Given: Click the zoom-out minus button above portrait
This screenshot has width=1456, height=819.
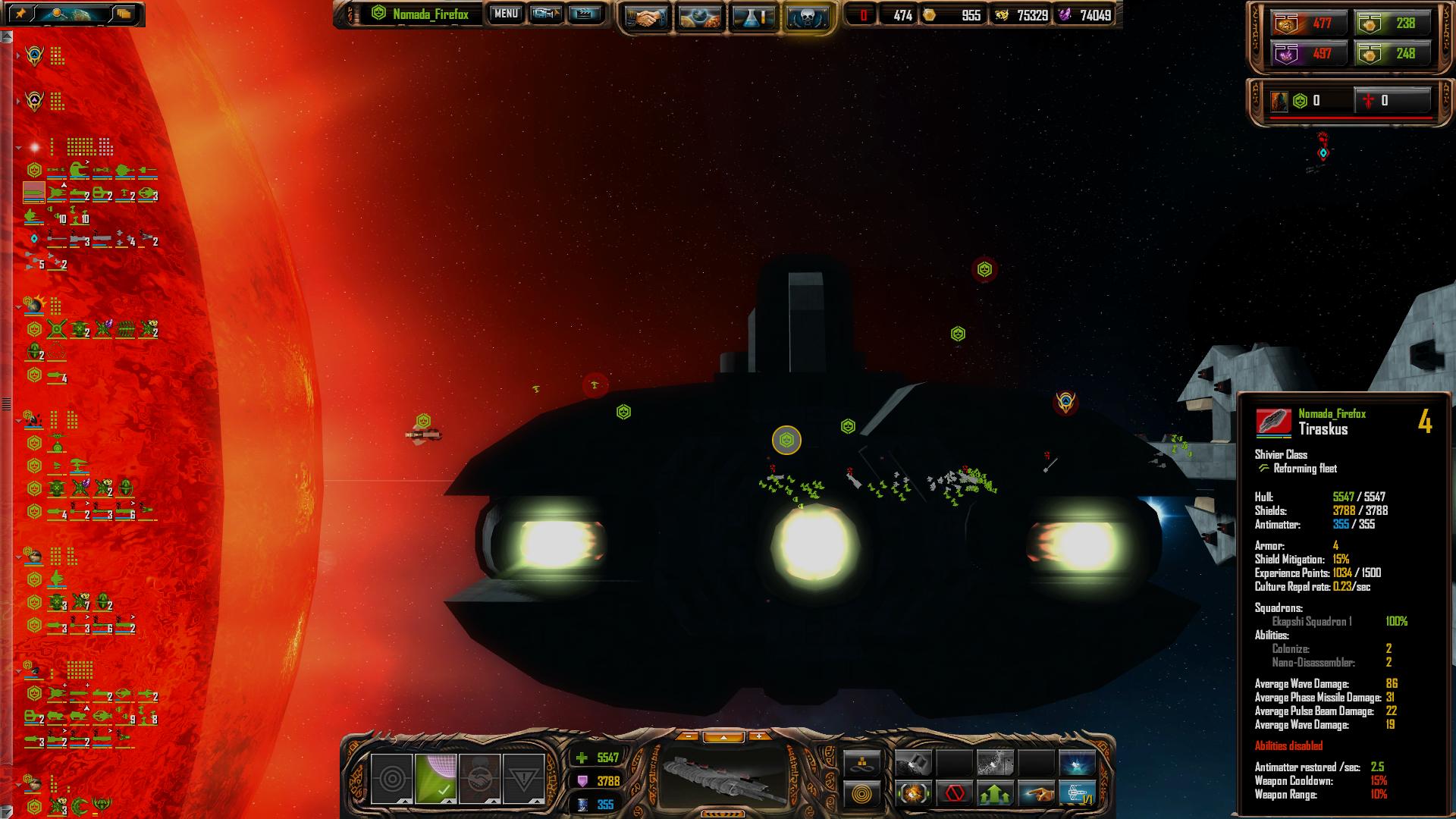Looking at the screenshot, I should click(x=688, y=736).
